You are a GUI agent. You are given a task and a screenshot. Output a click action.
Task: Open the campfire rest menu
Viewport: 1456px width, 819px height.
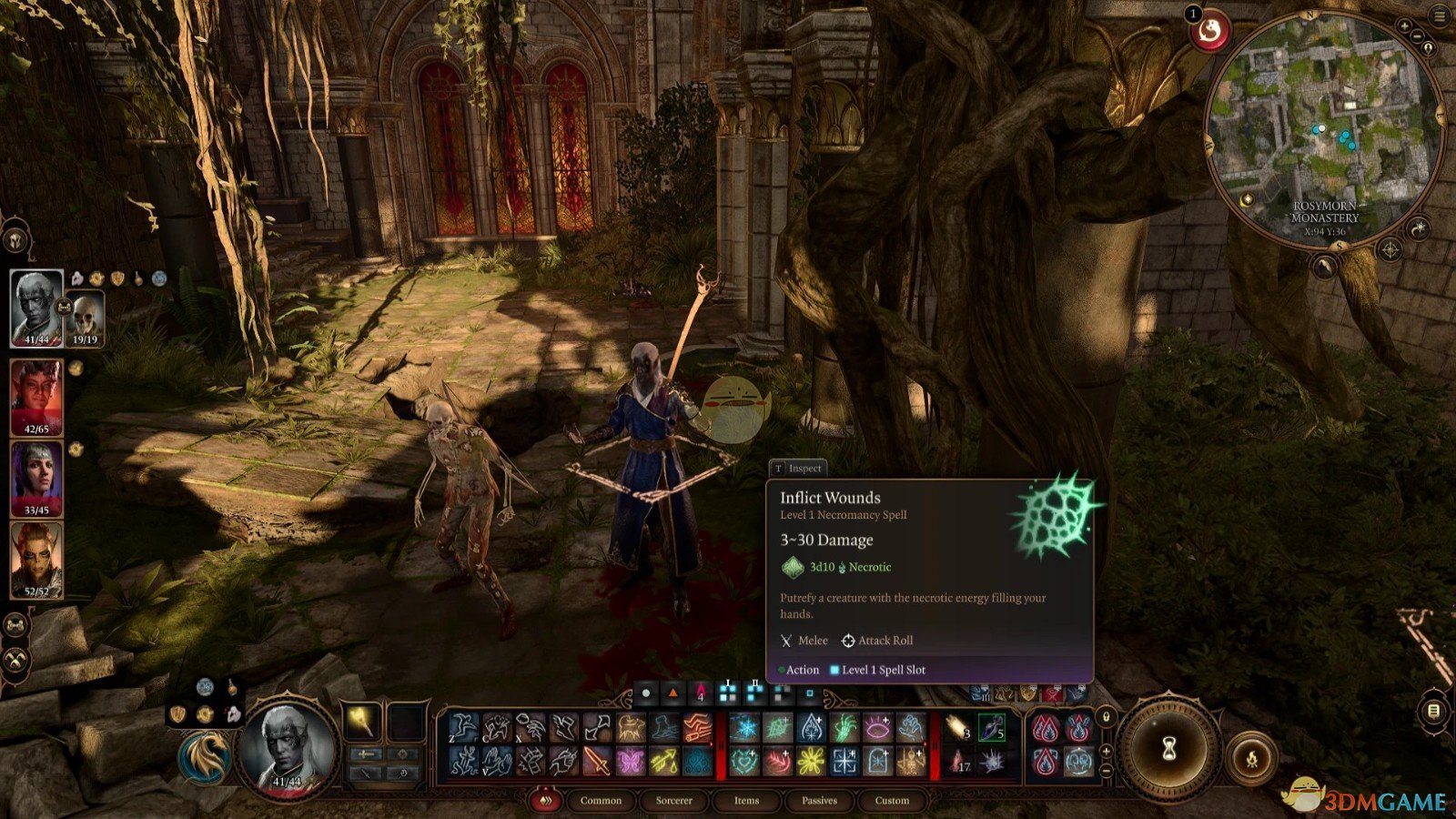1251,757
